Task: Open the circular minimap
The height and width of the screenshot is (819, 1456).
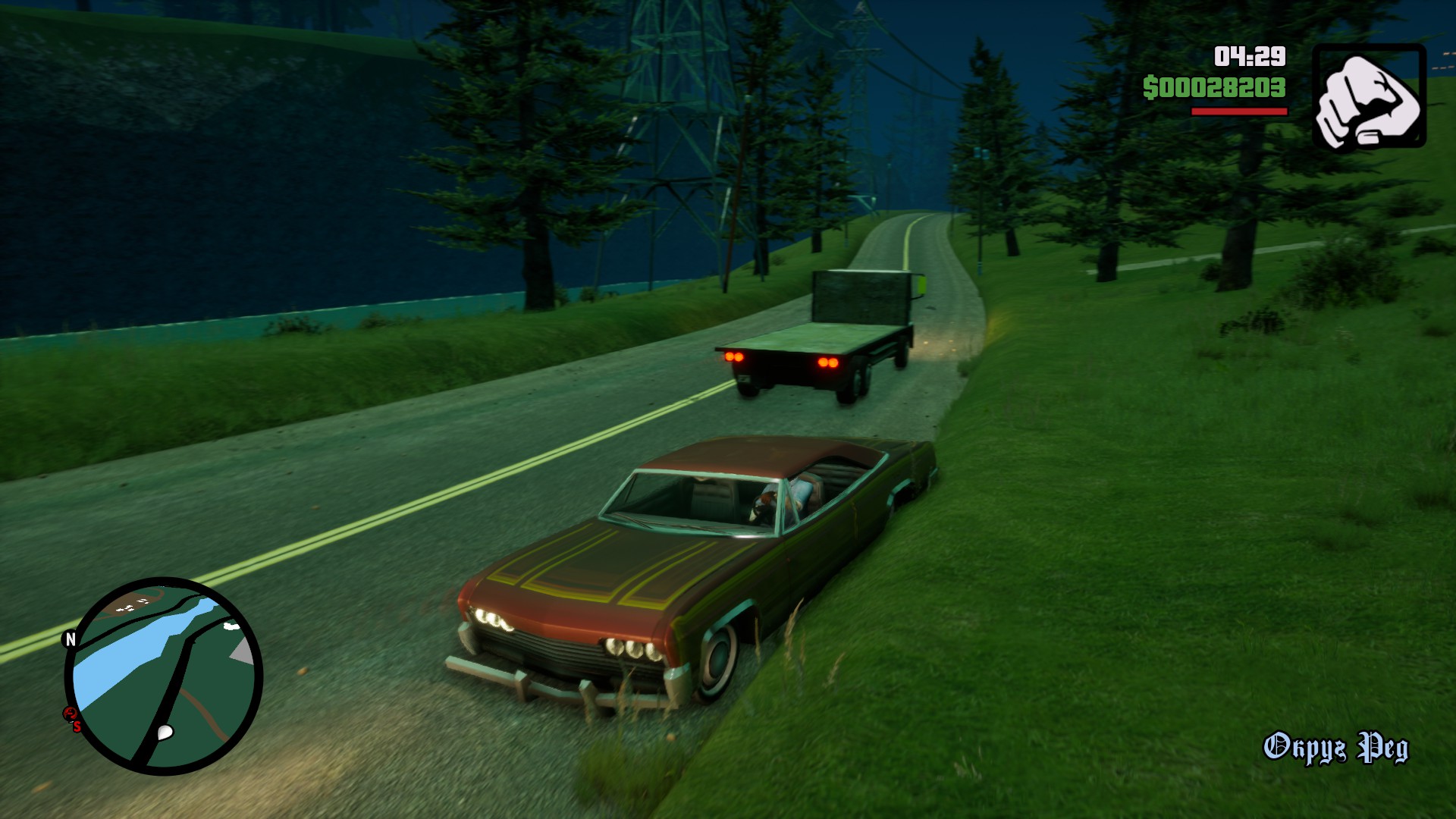Action: point(164,676)
